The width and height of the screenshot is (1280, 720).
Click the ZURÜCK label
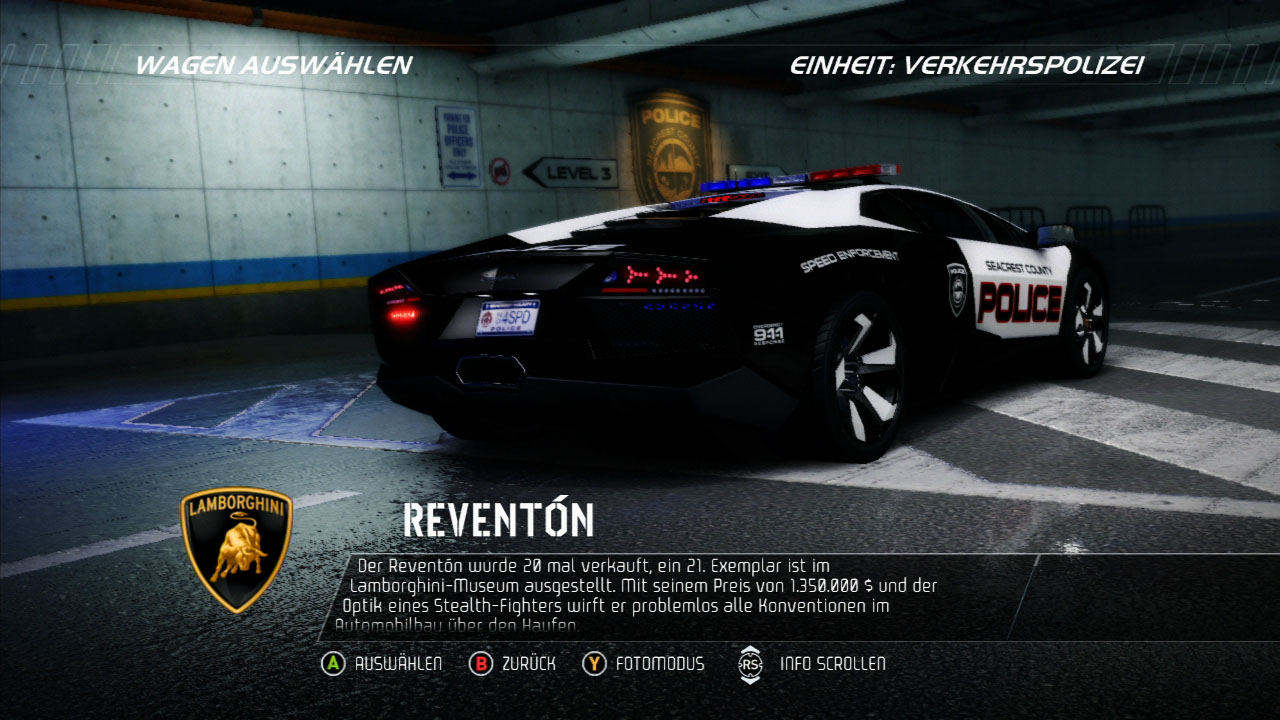pyautogui.click(x=528, y=663)
